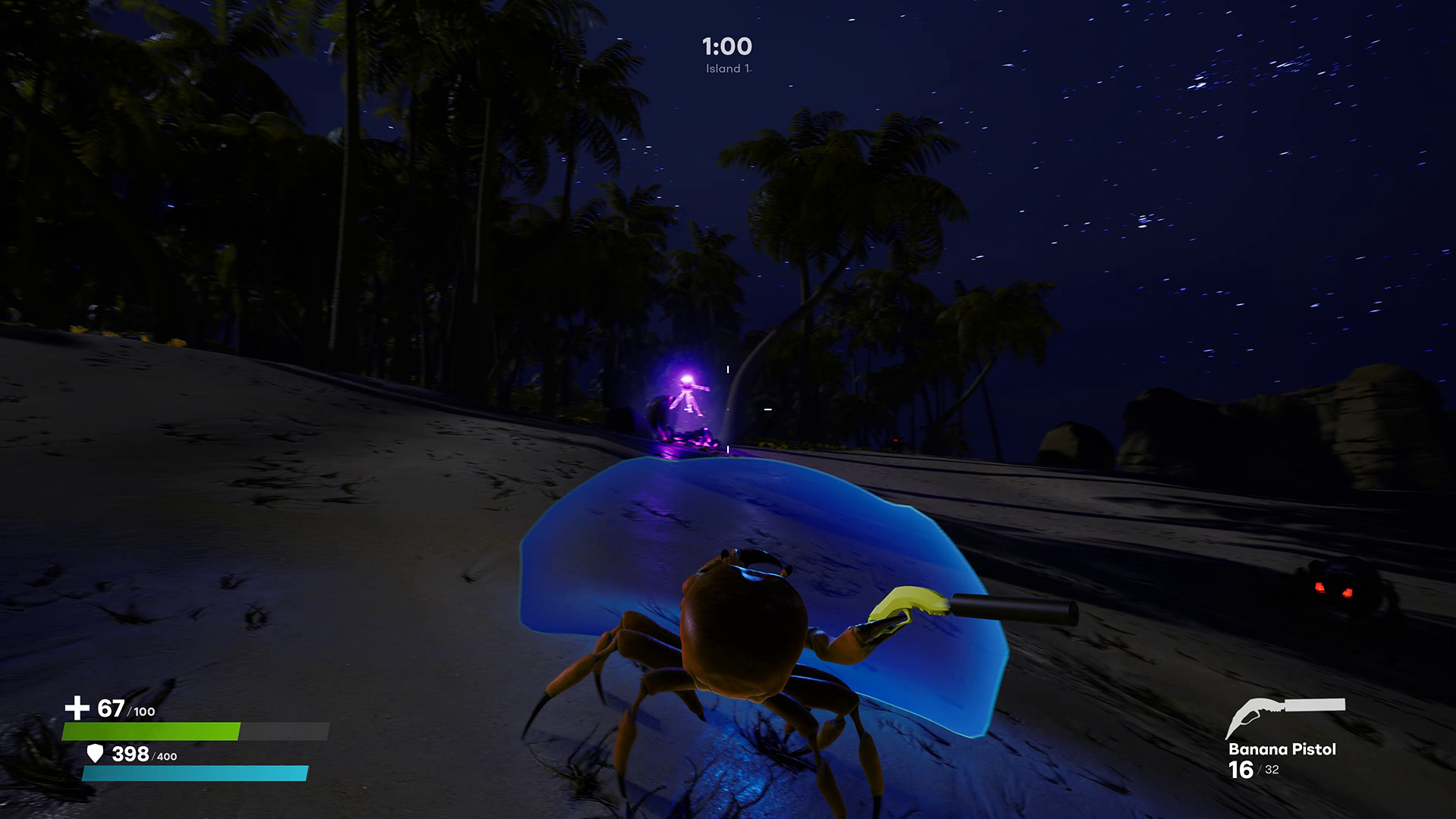Click the green health bar
The image size is (1456, 819).
point(152,731)
